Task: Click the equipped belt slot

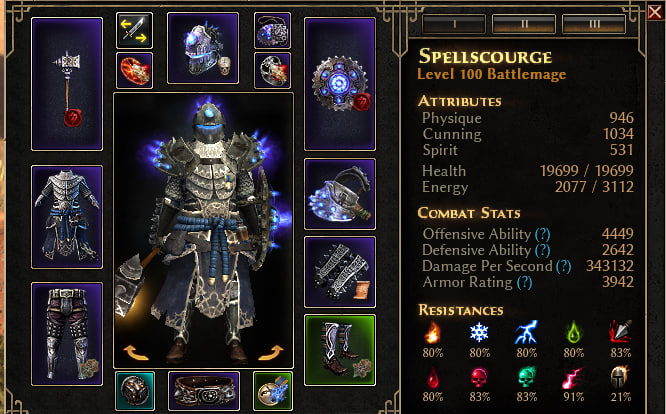Action: coord(203,390)
